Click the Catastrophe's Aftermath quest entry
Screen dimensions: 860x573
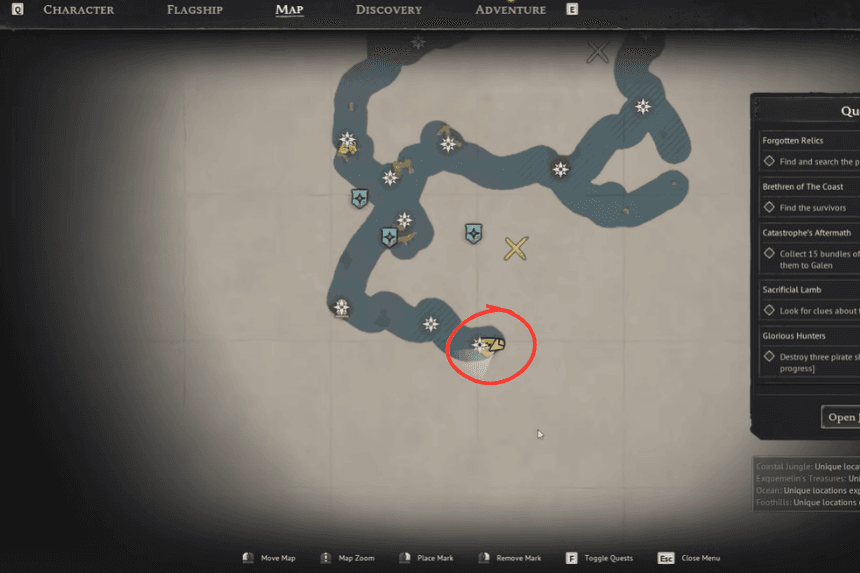click(807, 233)
